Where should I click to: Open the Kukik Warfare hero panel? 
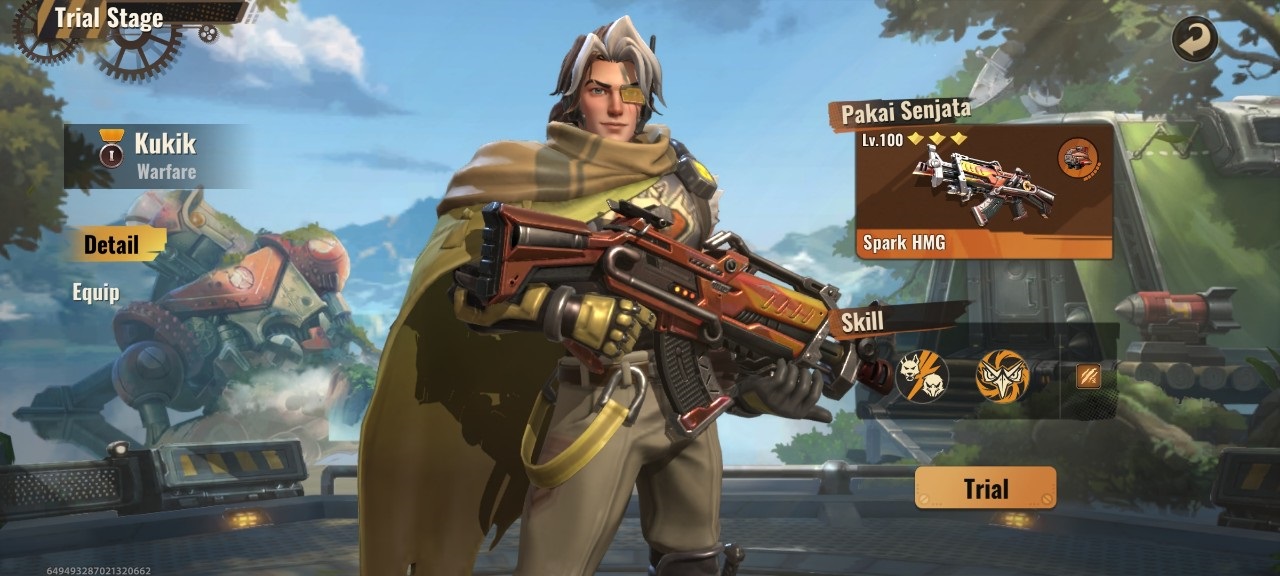coord(155,156)
